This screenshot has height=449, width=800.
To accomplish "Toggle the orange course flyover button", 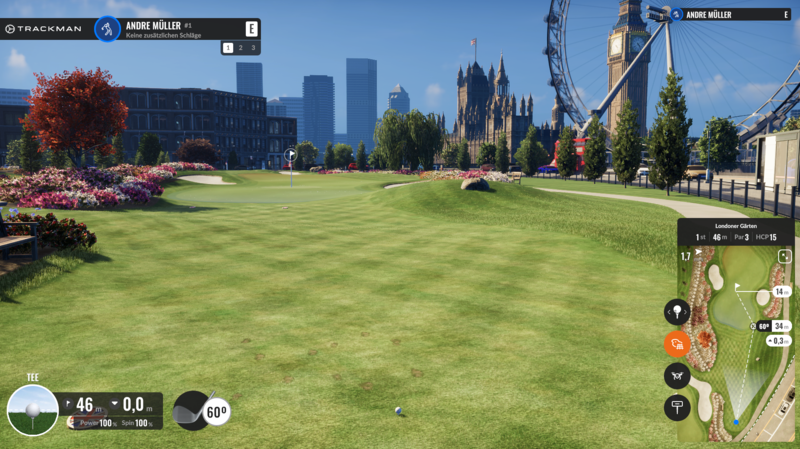I will pyautogui.click(x=677, y=344).
